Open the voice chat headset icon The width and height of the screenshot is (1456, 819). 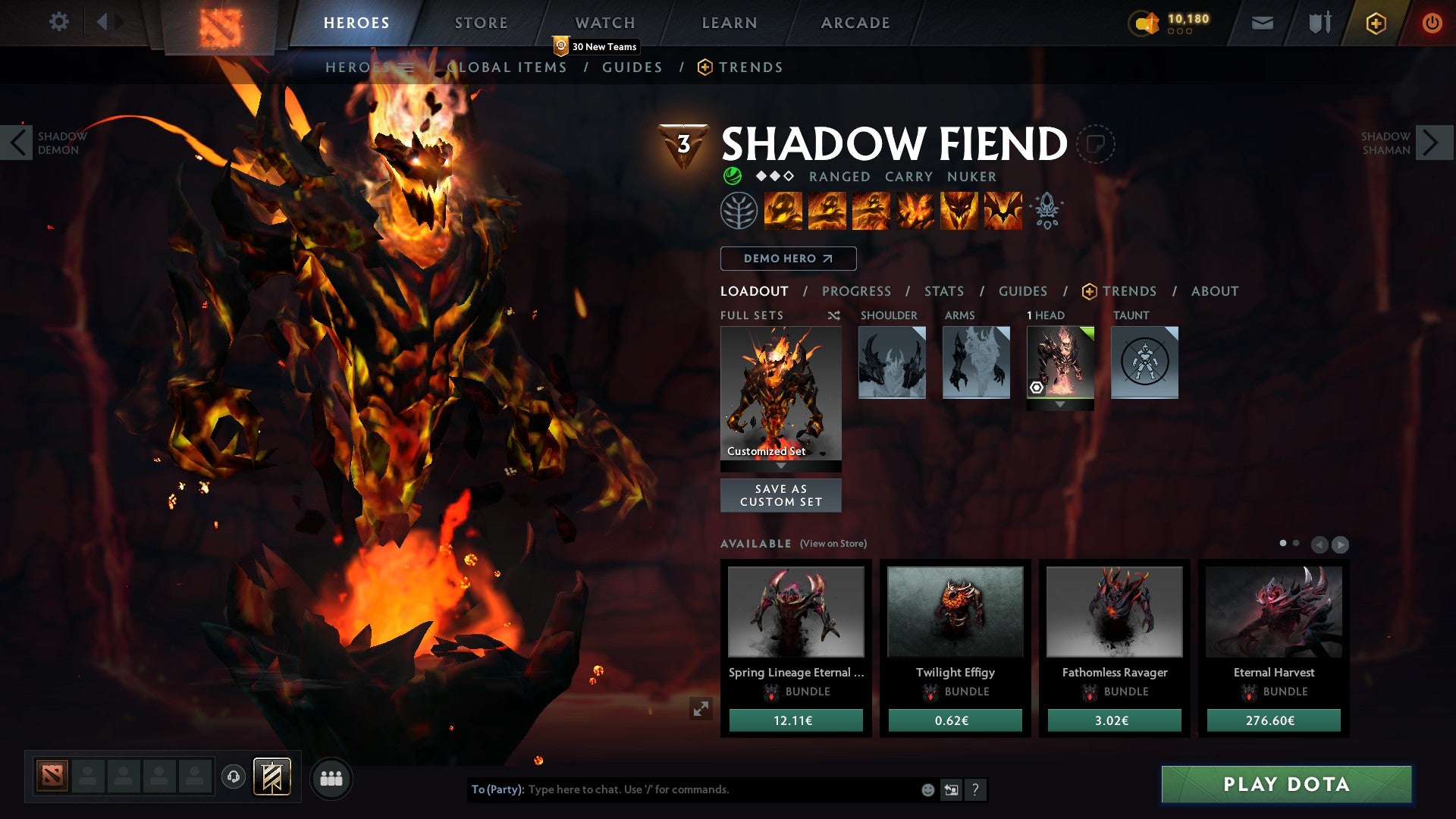tap(234, 777)
